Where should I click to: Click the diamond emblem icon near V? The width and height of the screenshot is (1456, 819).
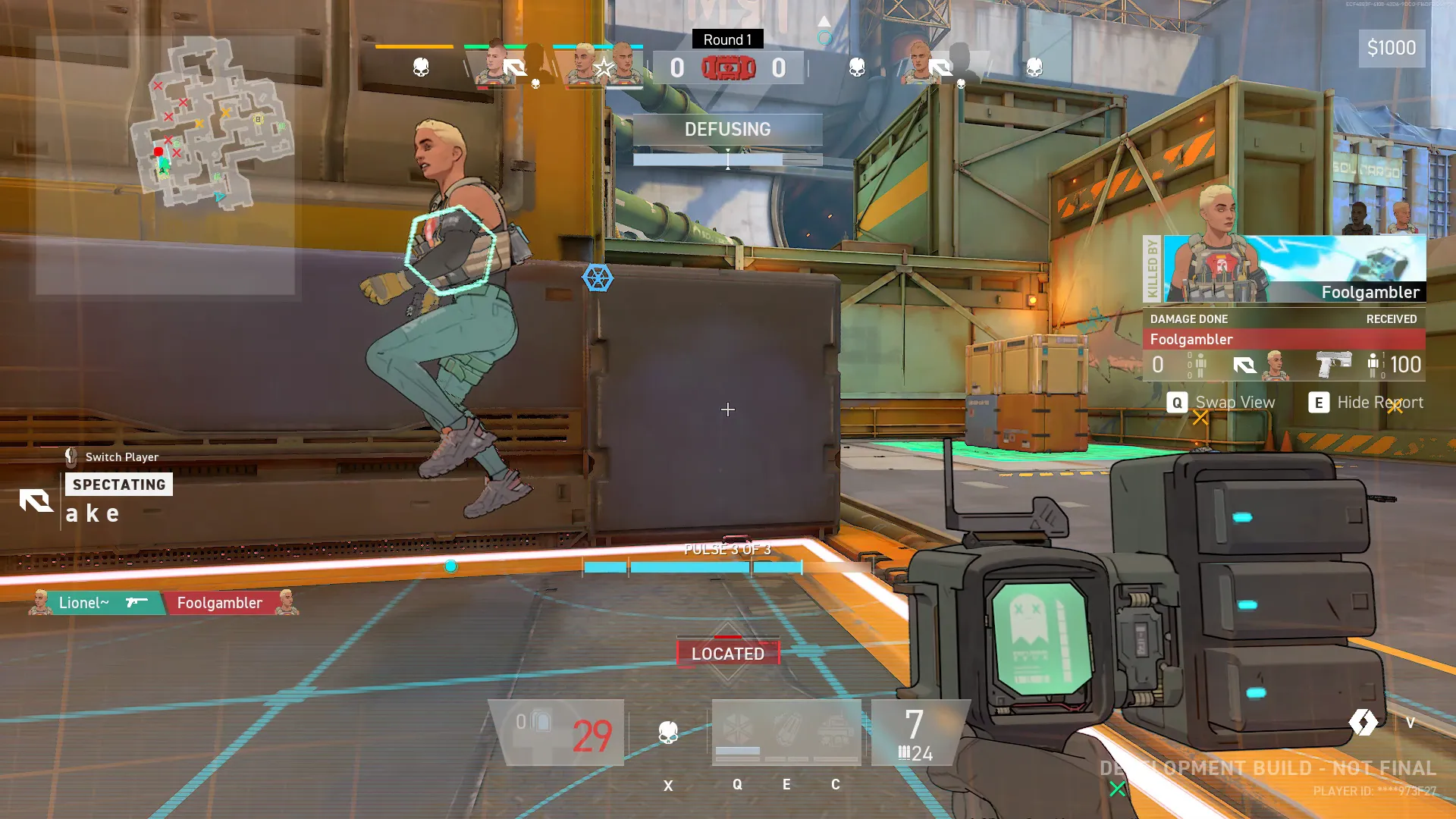(1363, 722)
